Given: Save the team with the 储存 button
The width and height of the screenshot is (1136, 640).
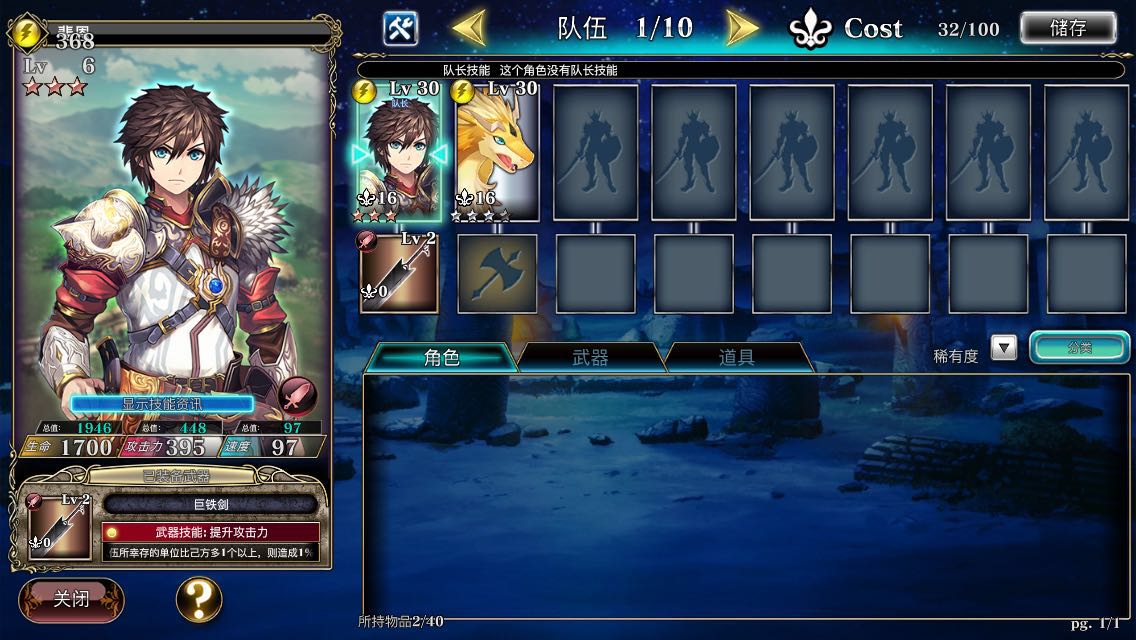Looking at the screenshot, I should (x=1067, y=28).
